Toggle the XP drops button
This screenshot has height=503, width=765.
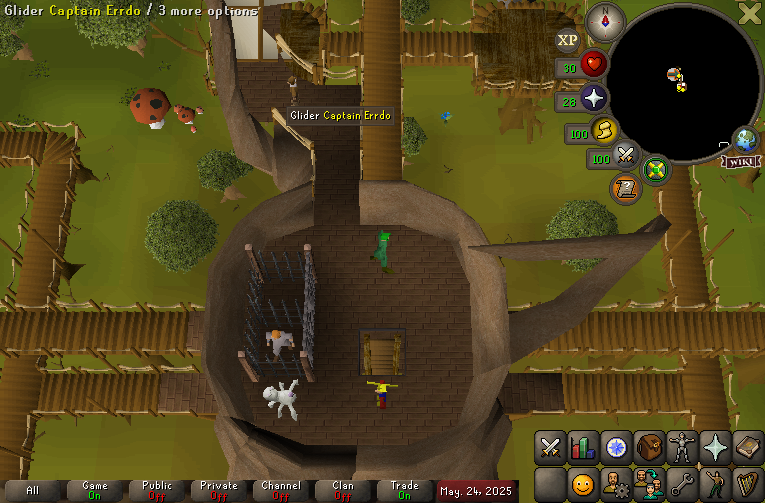568,41
